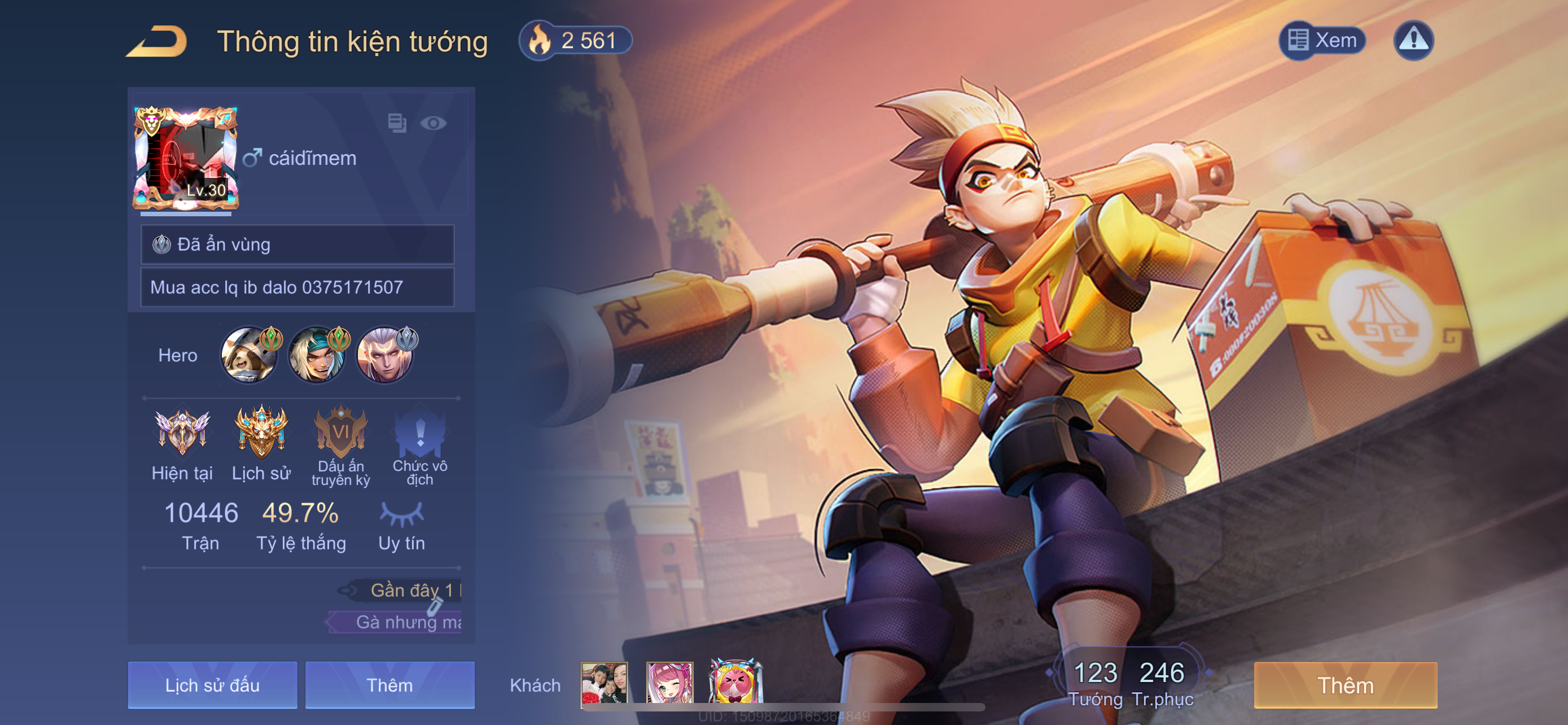The image size is (1568, 725).
Task: Report player with the warning triangle icon
Action: pos(1413,41)
